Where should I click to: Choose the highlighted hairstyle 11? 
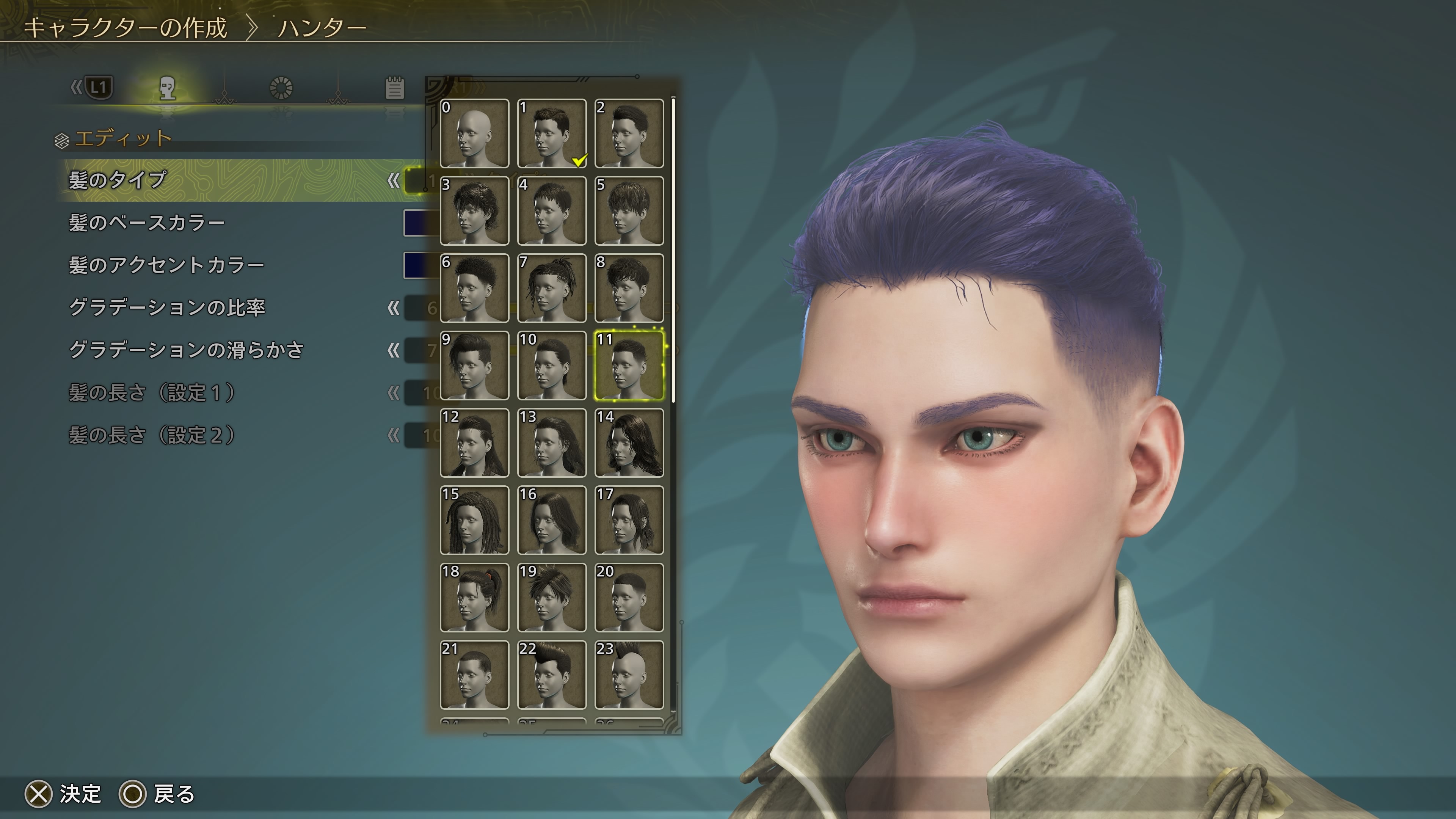[x=629, y=366]
